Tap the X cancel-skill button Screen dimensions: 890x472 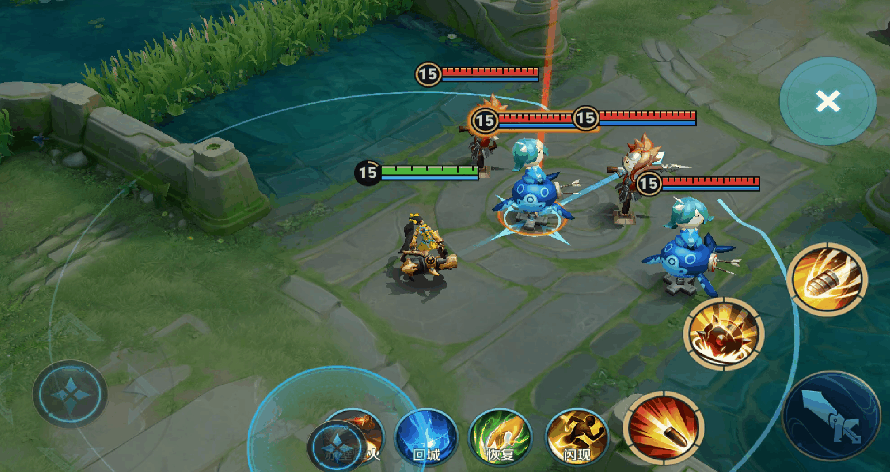point(827,101)
